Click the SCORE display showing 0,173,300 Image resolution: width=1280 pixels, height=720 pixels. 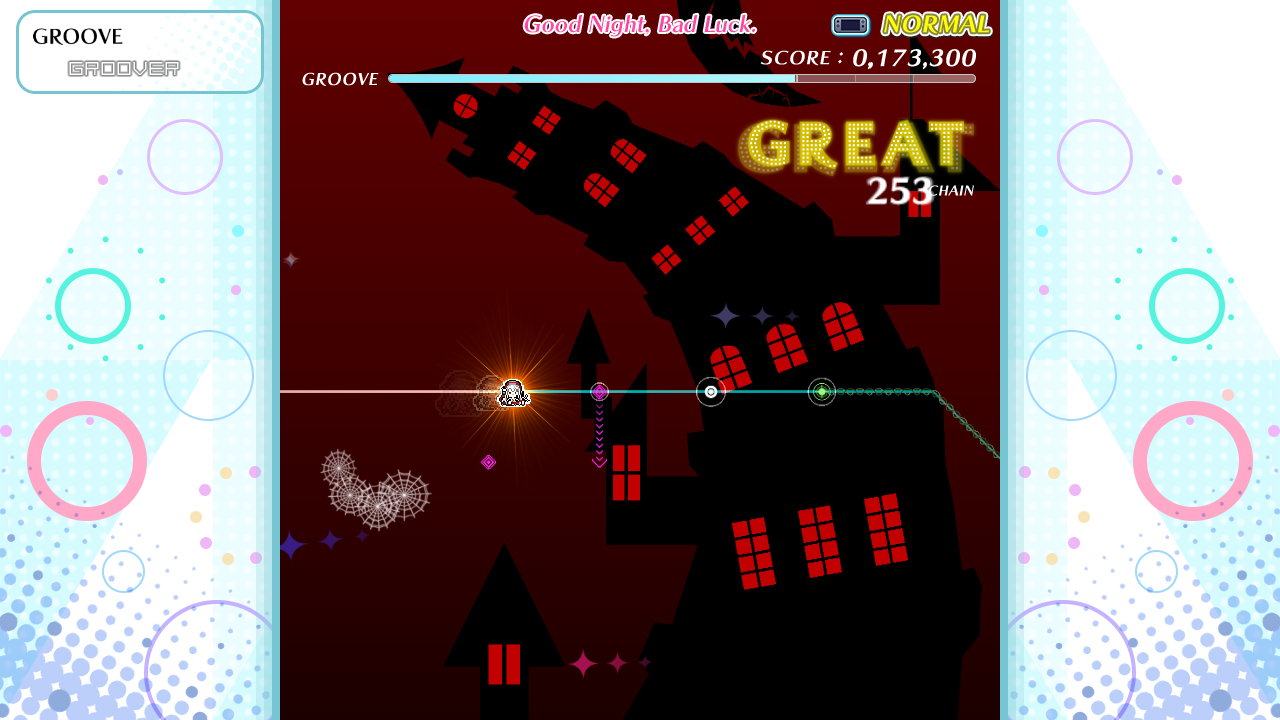point(867,58)
